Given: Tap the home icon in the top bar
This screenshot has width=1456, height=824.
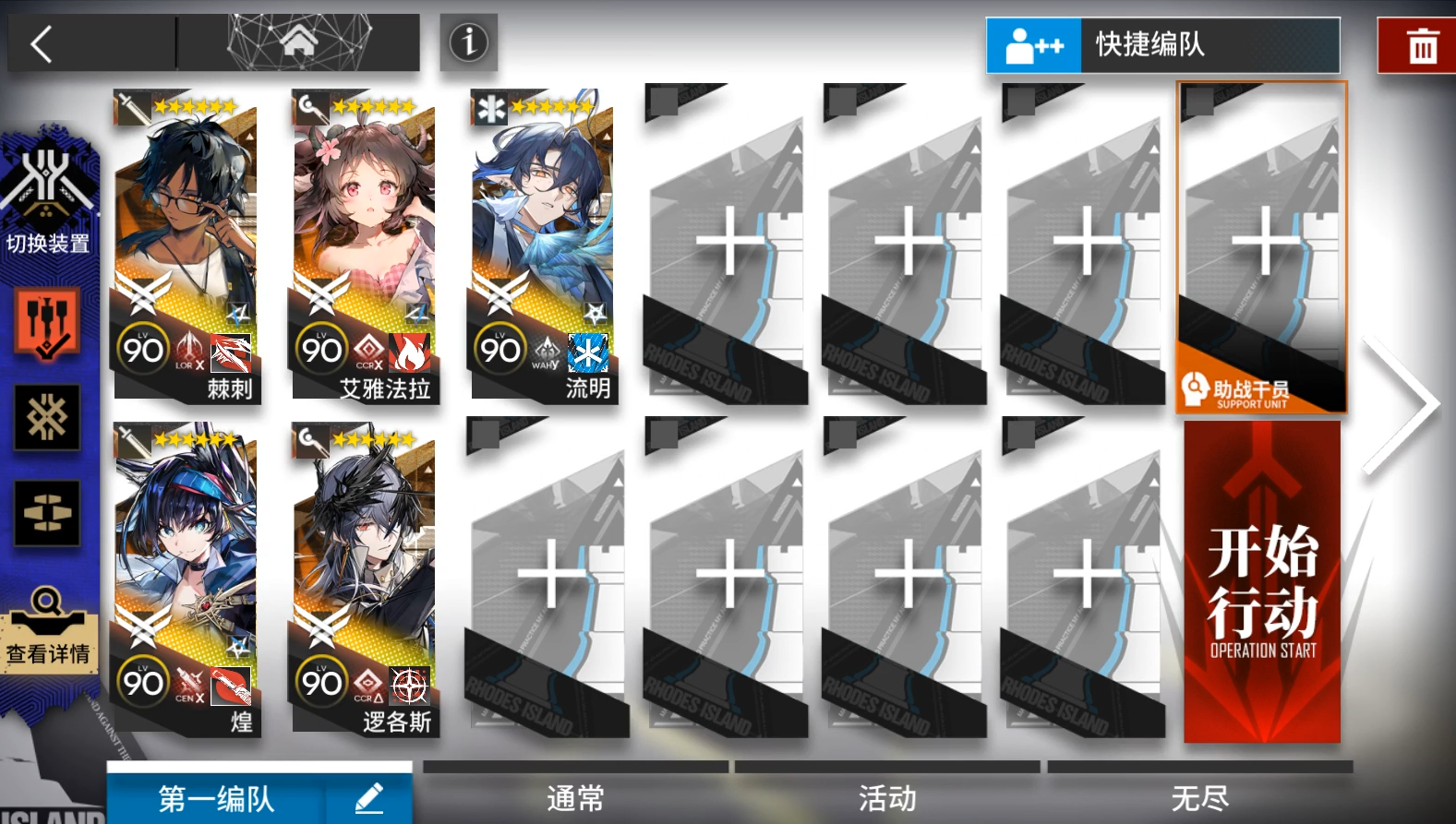Looking at the screenshot, I should click(x=300, y=42).
